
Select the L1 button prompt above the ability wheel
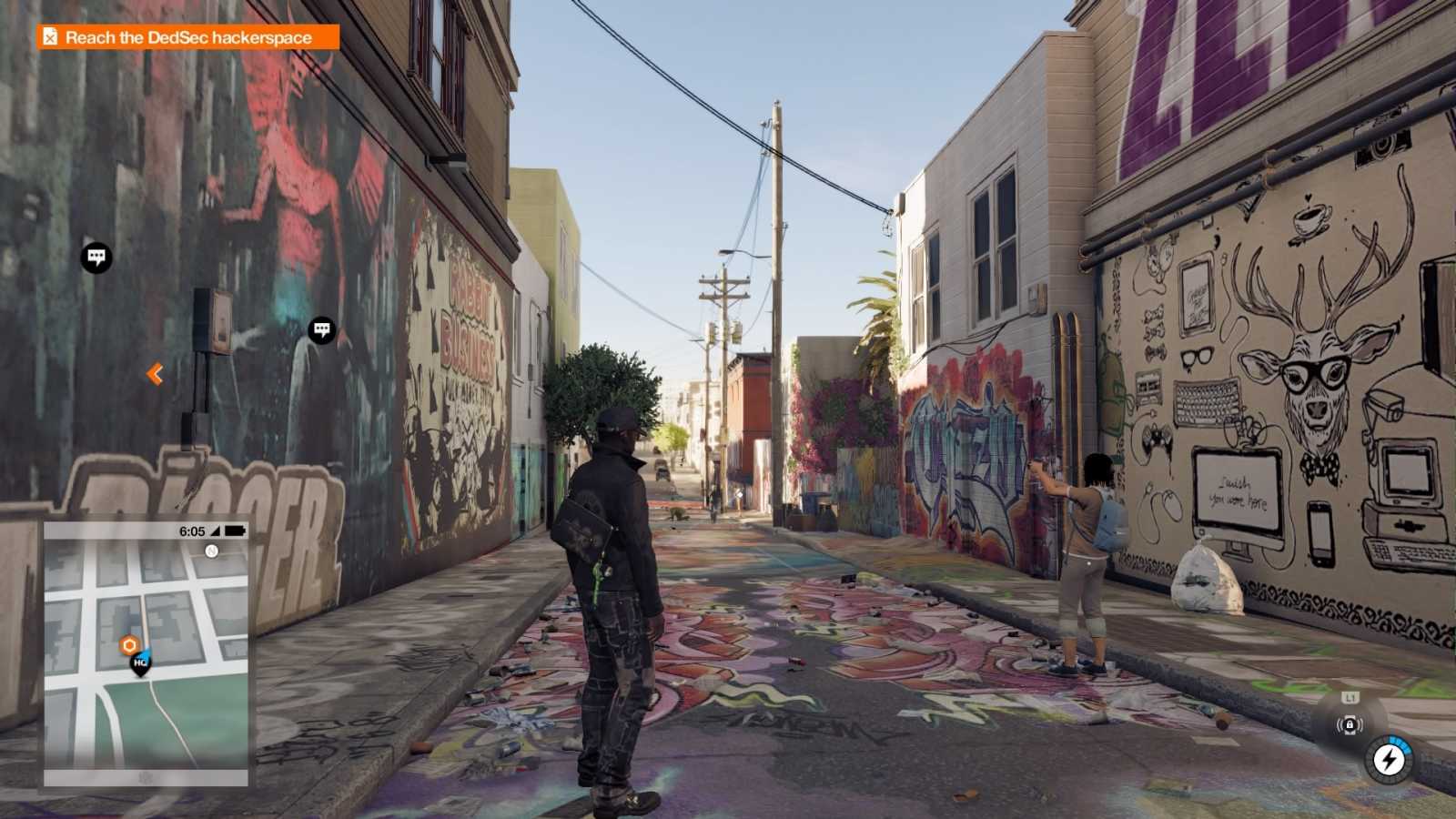point(1350,697)
